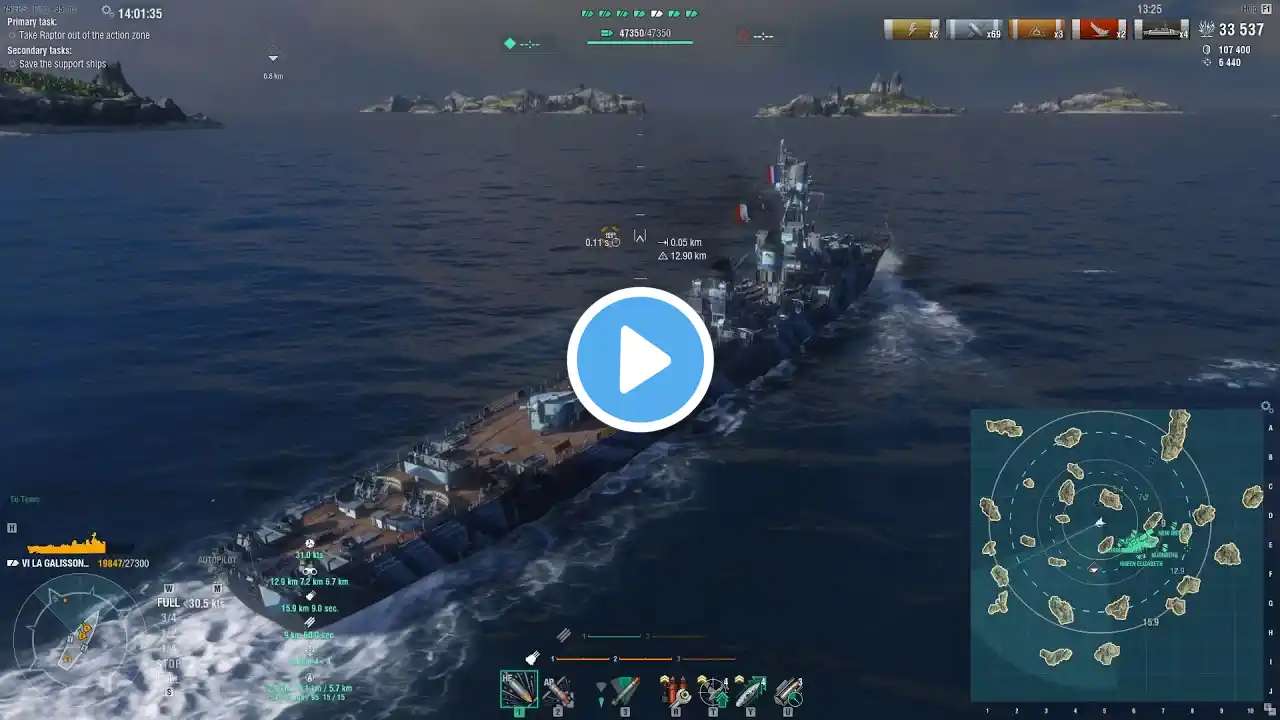This screenshot has width=1280, height=720.
Task: Open the minimap
Action: pos(1116,555)
